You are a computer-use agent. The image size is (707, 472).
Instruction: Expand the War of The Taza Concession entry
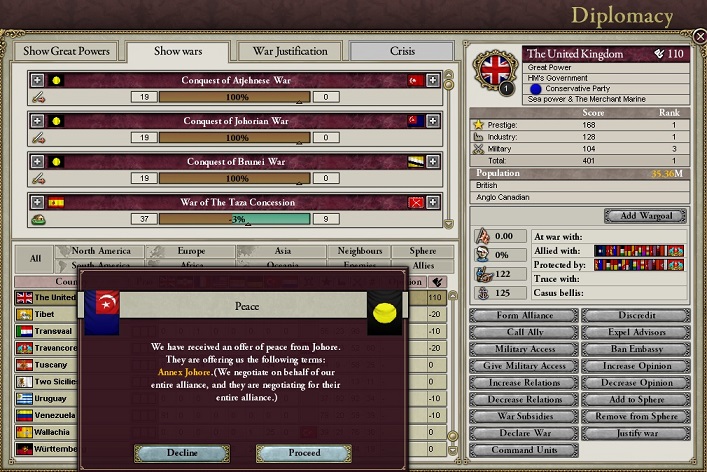pyautogui.click(x=38, y=201)
